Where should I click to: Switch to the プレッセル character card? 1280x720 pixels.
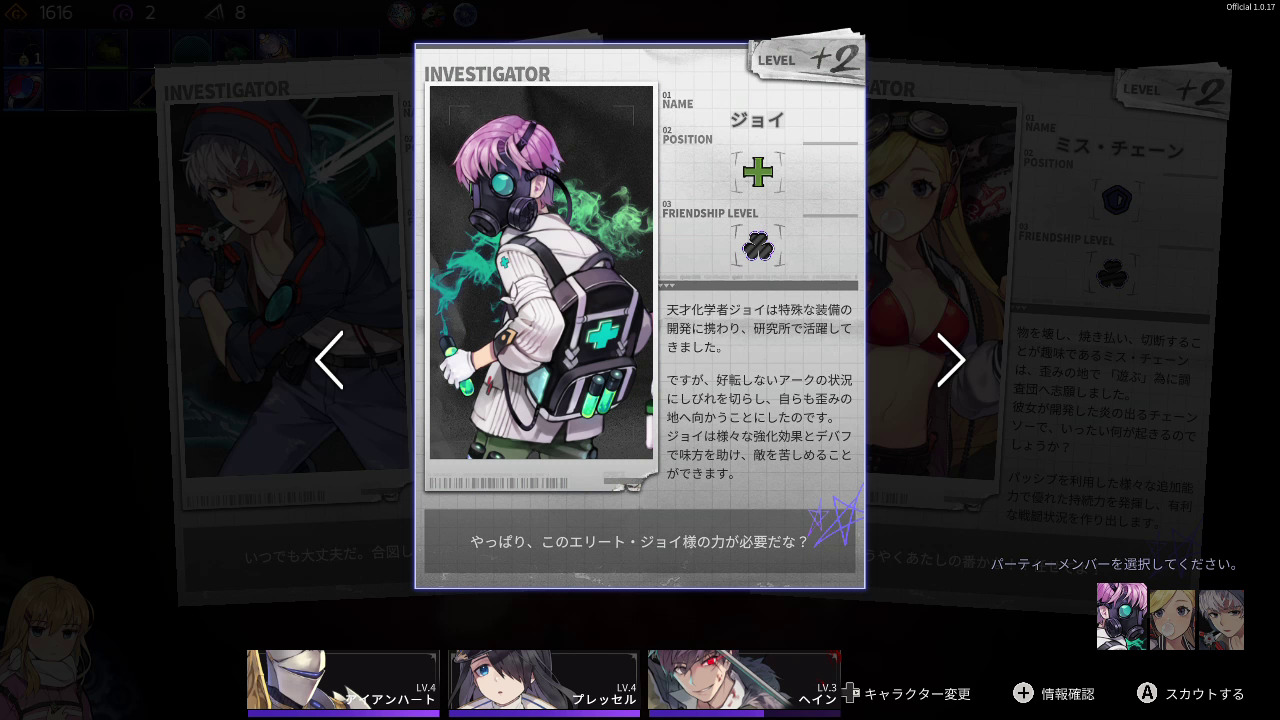[x=543, y=682]
